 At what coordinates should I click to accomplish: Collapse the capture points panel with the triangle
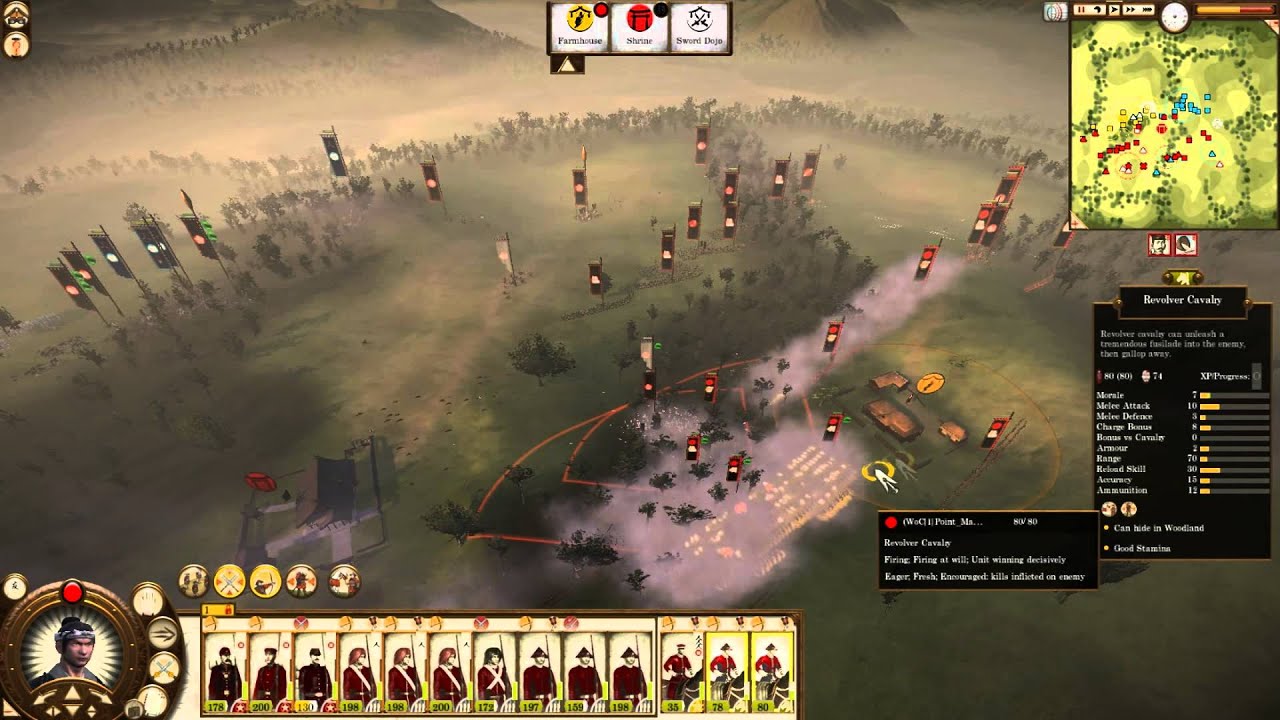(x=566, y=64)
